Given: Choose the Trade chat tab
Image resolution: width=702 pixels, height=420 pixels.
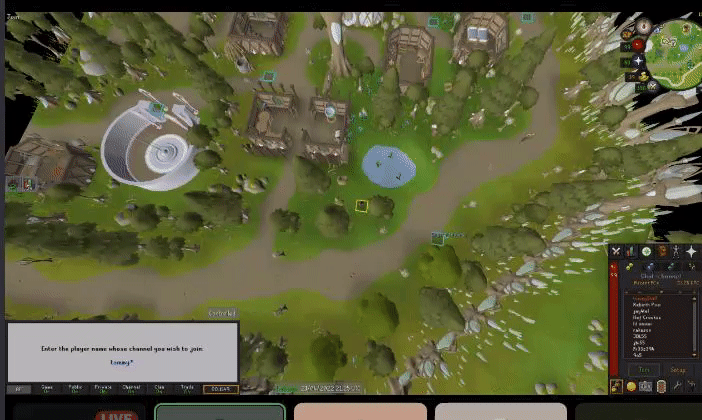Looking at the screenshot, I should 187,388.
